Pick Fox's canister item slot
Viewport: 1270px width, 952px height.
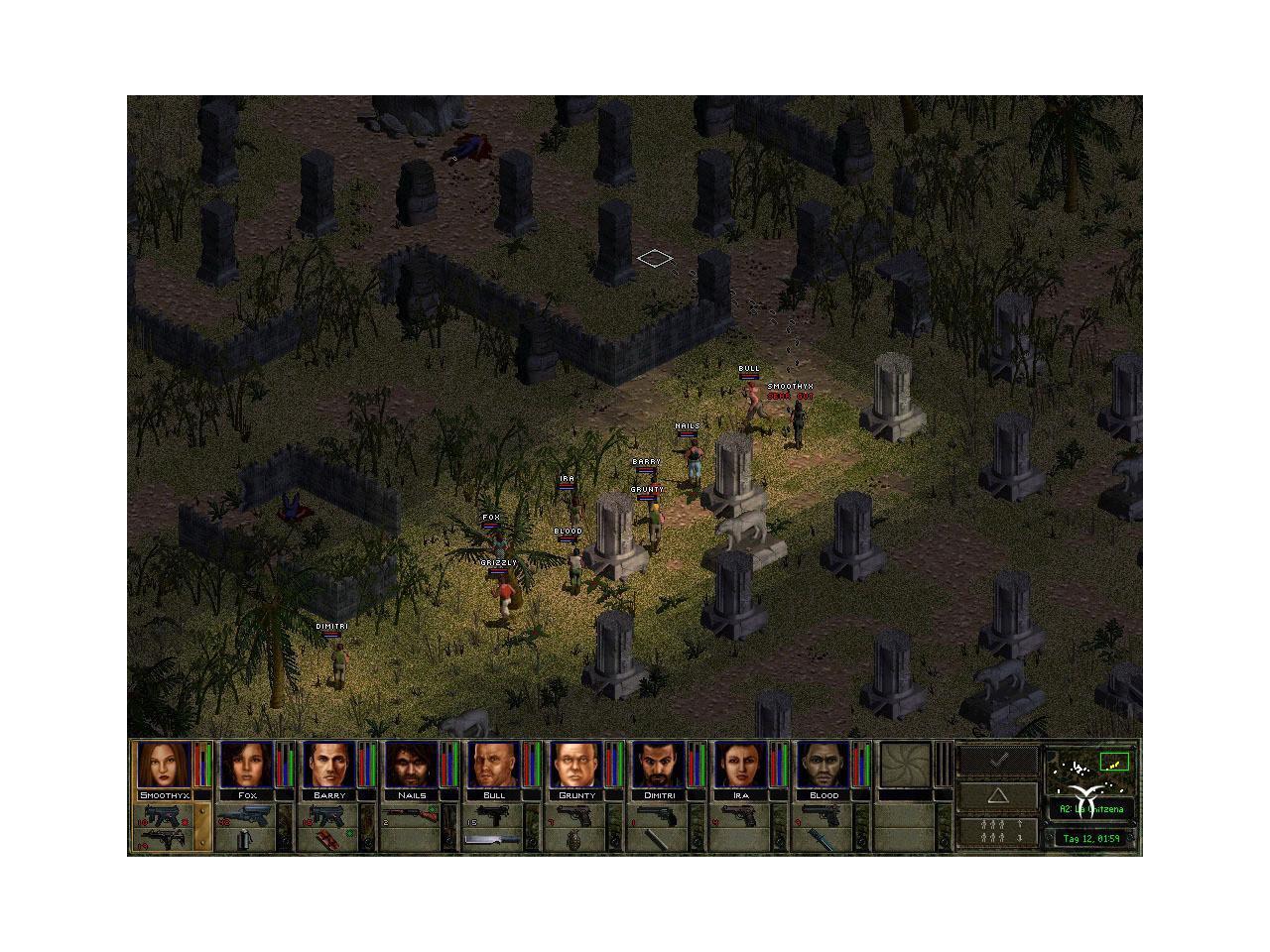pyautogui.click(x=247, y=840)
